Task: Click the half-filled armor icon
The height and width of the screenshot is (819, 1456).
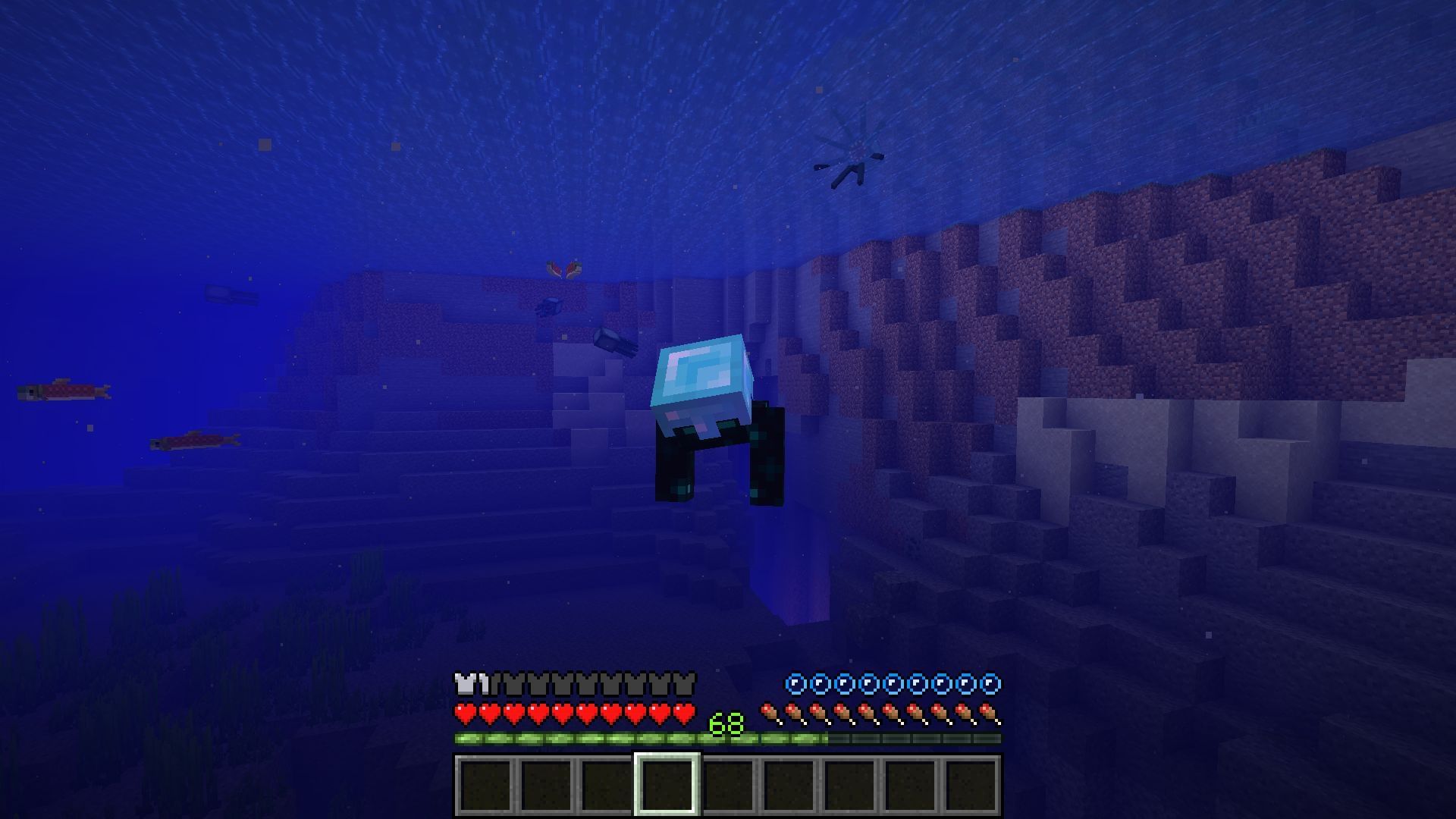Action: pyautogui.click(x=484, y=685)
